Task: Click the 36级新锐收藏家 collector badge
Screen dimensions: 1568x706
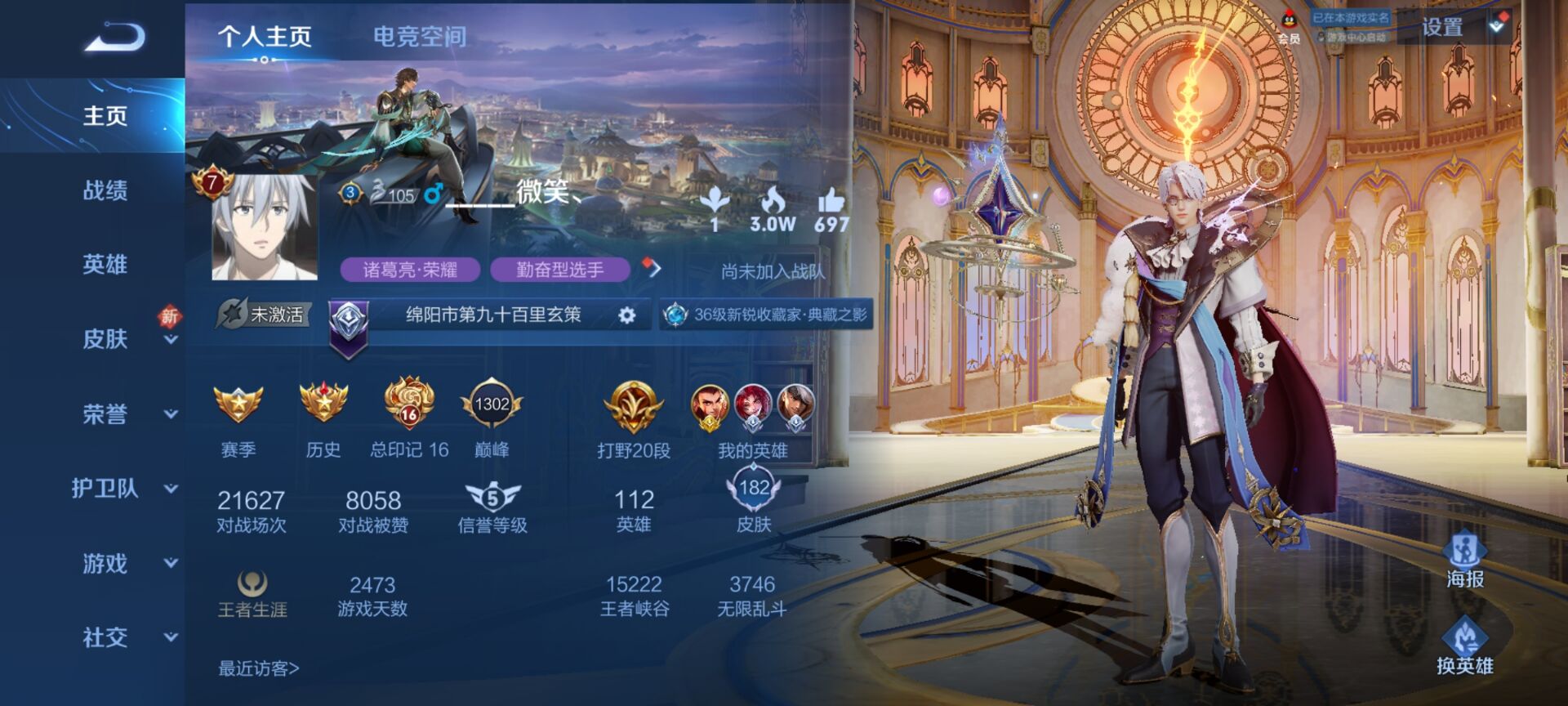Action: point(767,315)
